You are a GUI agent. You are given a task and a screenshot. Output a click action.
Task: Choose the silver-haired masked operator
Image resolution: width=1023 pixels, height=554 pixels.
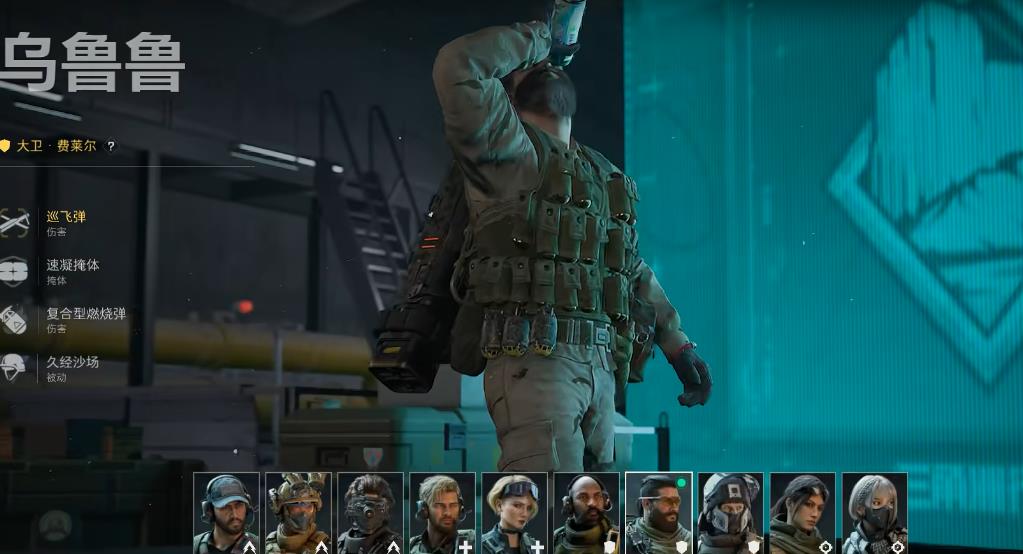point(875,512)
